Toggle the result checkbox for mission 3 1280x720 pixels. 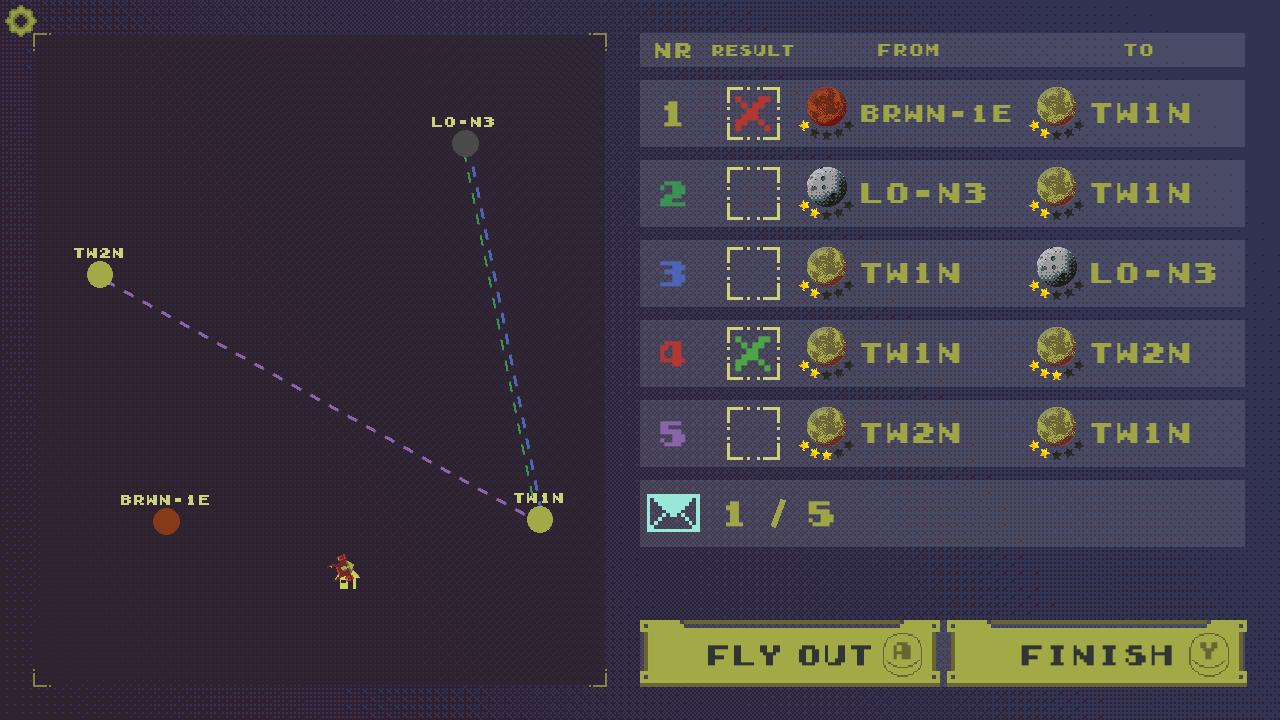click(755, 273)
